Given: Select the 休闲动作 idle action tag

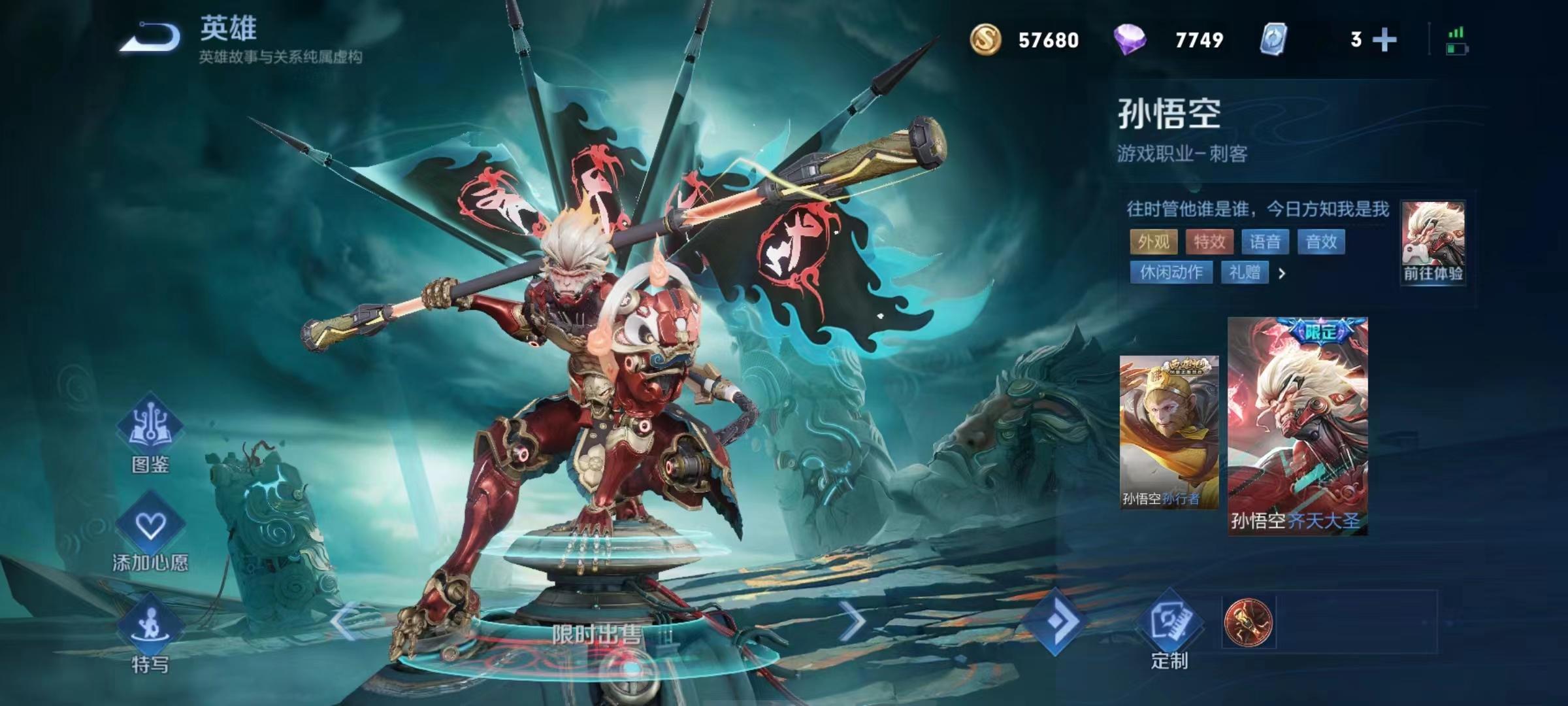Looking at the screenshot, I should coord(1171,272).
